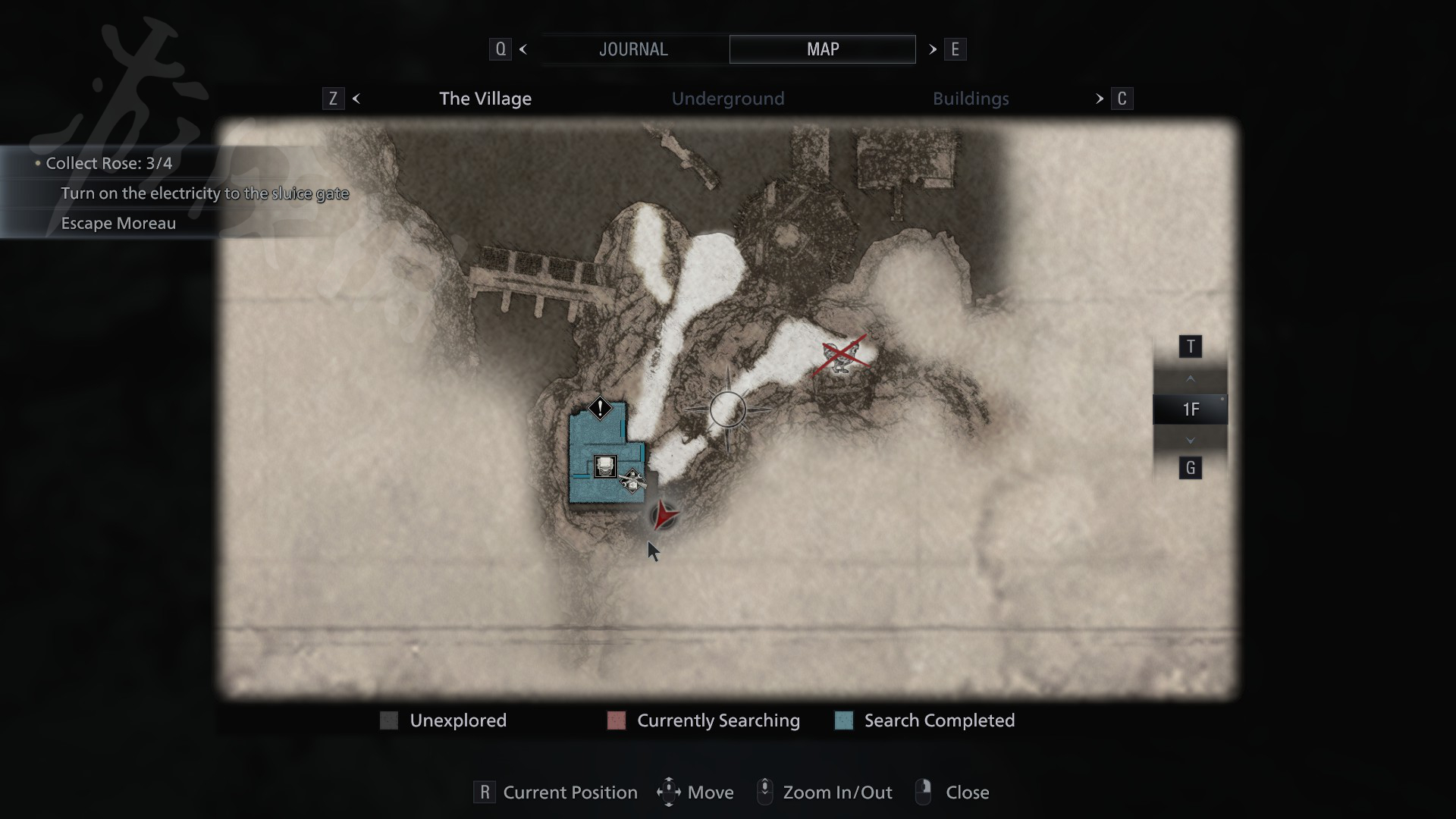Switch to the Underground map area
The width and height of the screenshot is (1456, 819).
728,99
